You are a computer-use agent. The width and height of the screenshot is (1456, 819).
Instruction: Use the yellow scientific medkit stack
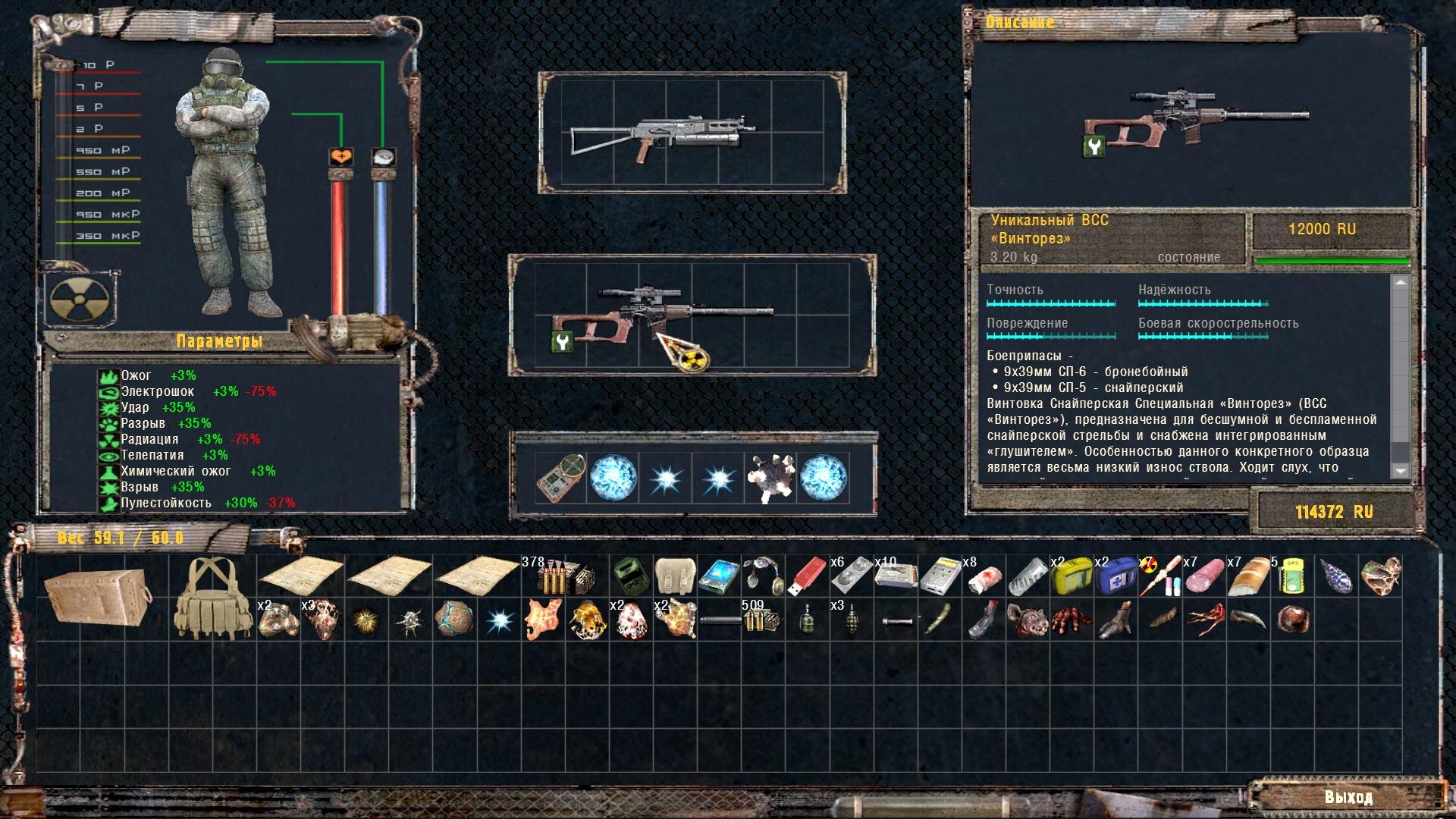point(1070,578)
